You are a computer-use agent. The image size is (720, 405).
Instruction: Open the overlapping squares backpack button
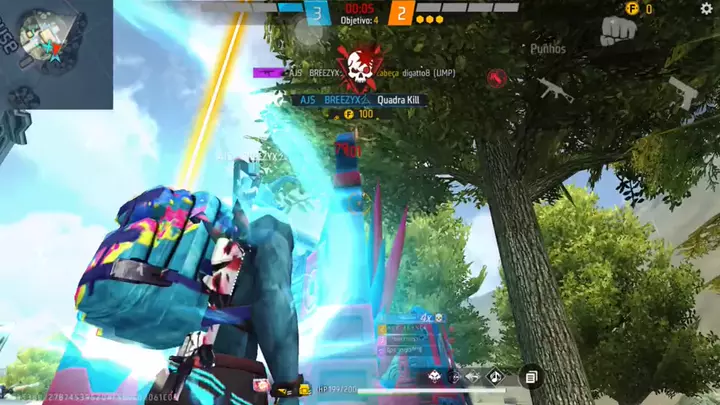[x=532, y=376]
